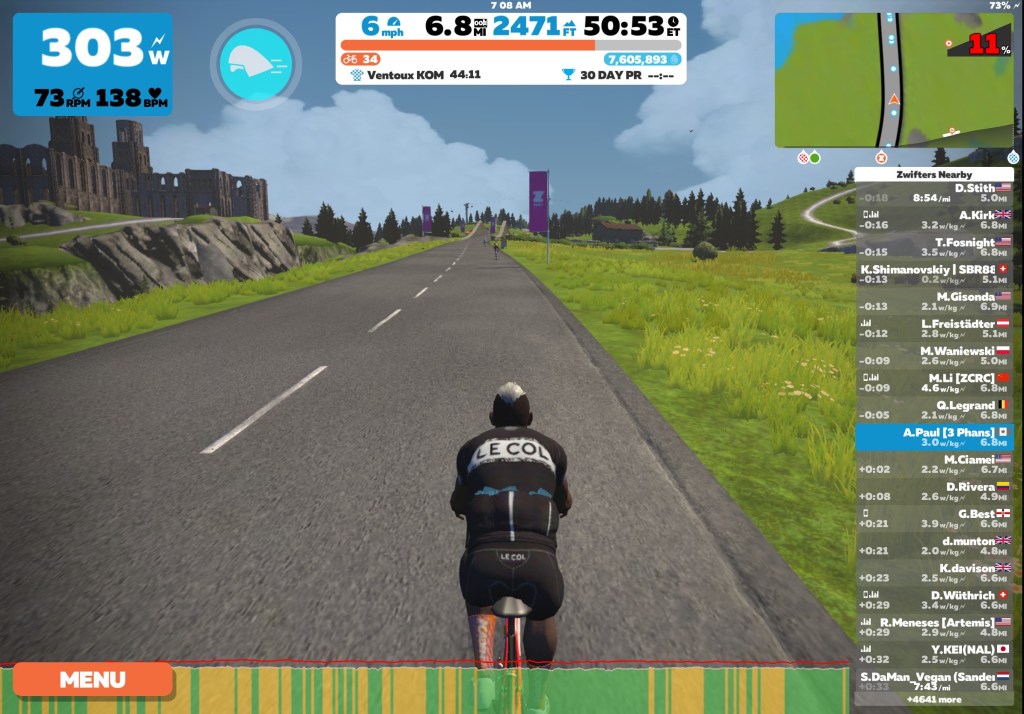Select R.Meneses [Artemis] in the list
Image resolution: width=1024 pixels, height=714 pixels.
(934, 627)
